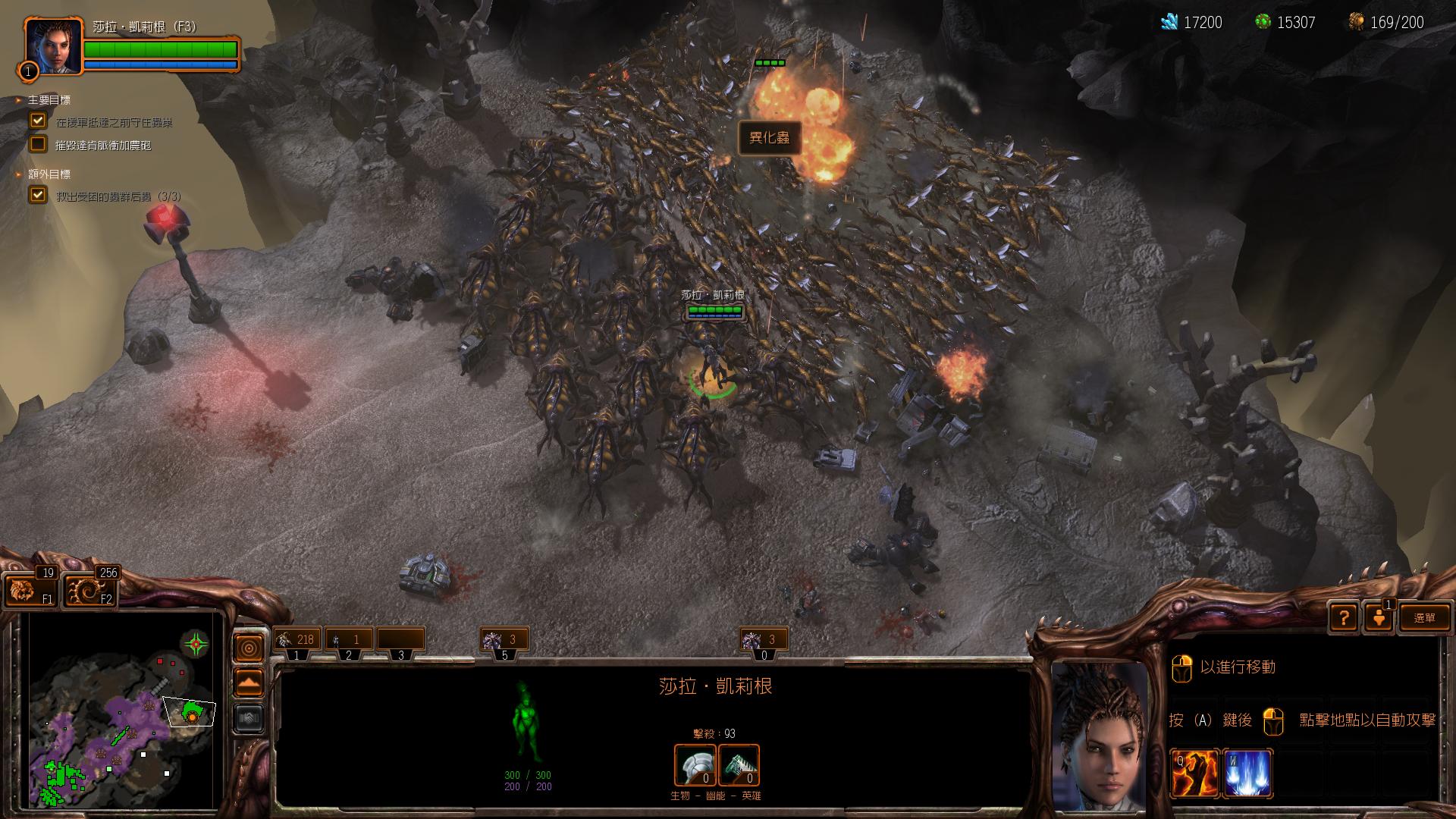Collapse the 主要目標 objectives list
Screen dimensions: 1456x819
(19, 100)
